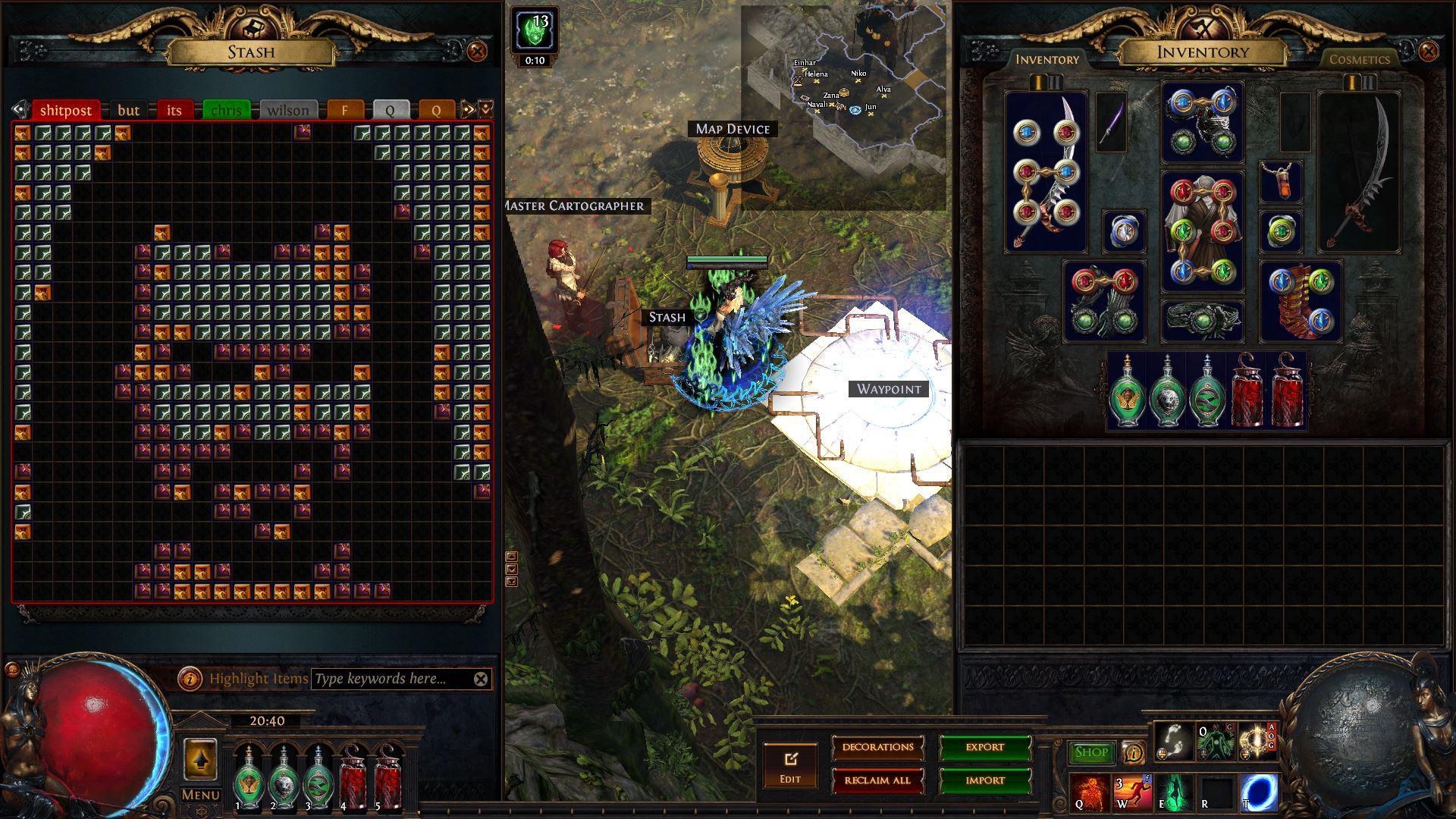Enter hideout Edit mode
The image size is (1456, 819).
point(790,766)
